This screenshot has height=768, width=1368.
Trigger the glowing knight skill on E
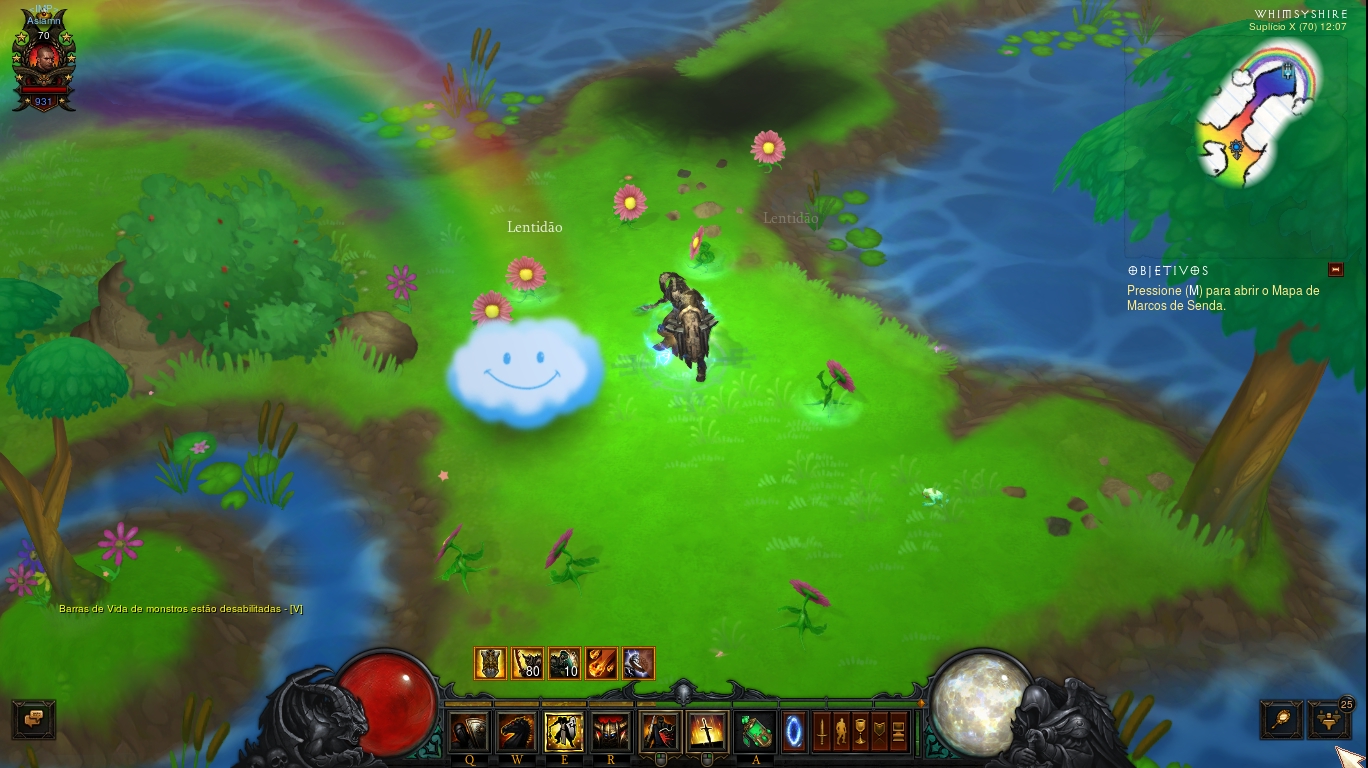(564, 733)
